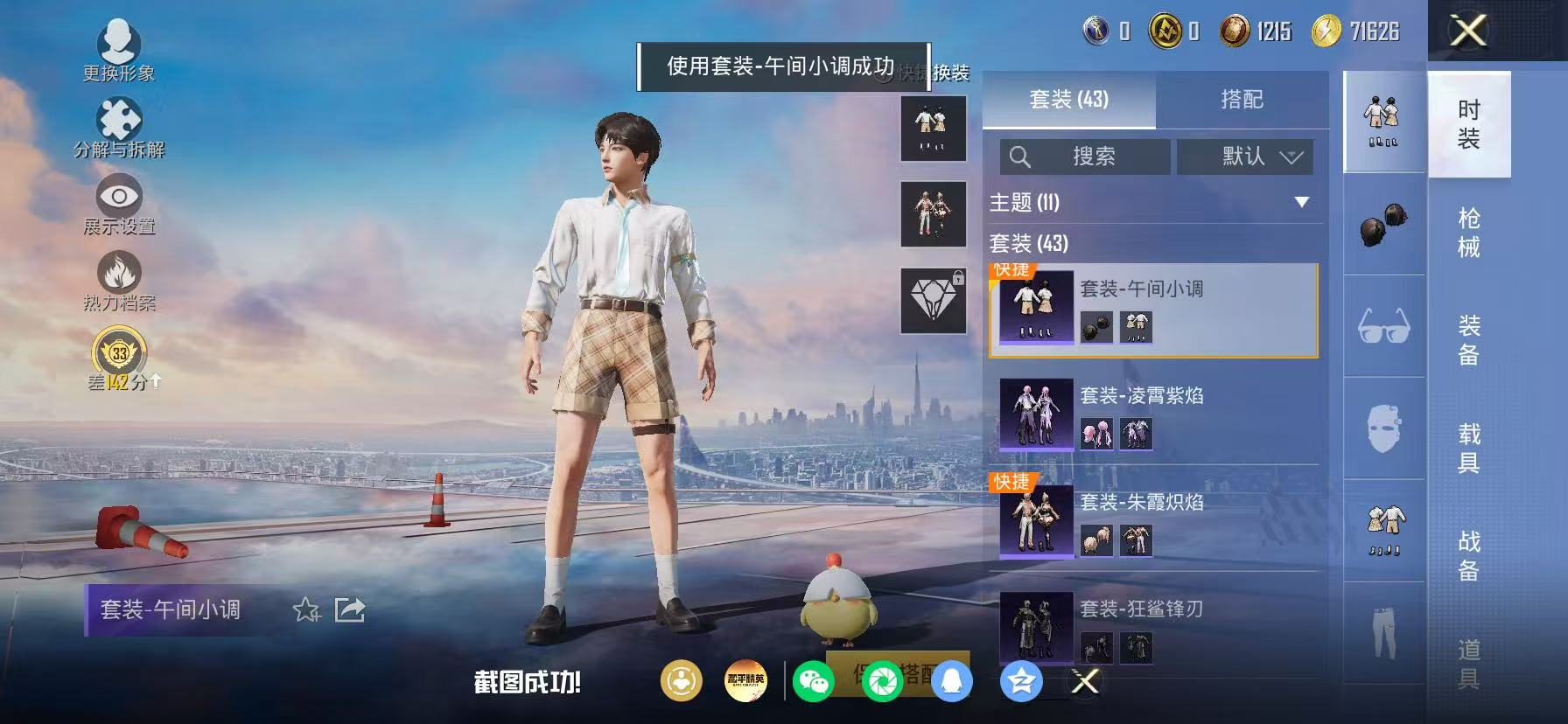The image size is (1568, 724).
Task: Open the 更换形象 character change panel
Action: click(120, 45)
